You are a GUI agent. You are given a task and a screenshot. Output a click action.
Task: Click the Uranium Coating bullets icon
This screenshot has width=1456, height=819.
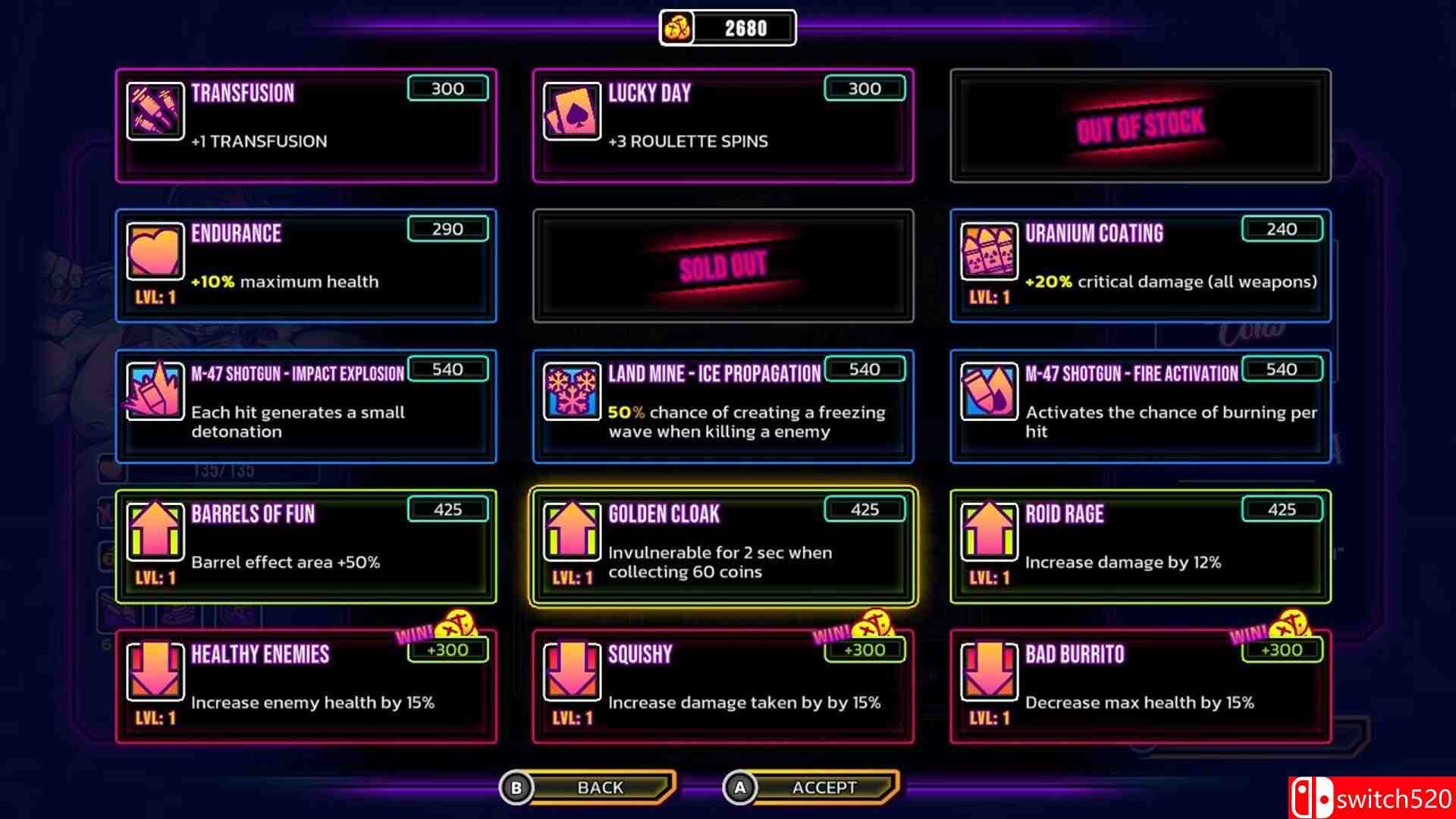pyautogui.click(x=990, y=253)
